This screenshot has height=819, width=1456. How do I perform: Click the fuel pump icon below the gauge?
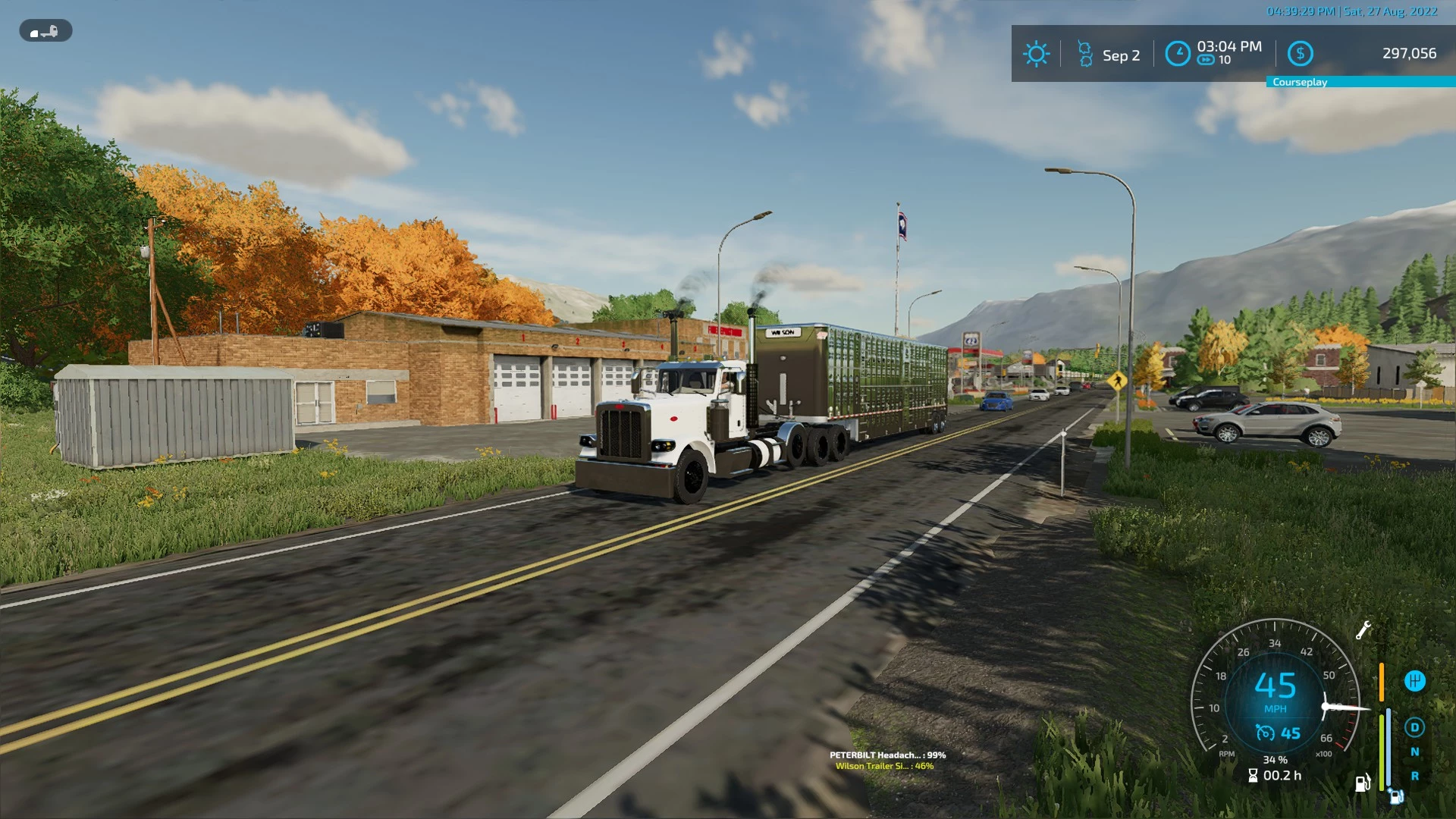(1362, 784)
